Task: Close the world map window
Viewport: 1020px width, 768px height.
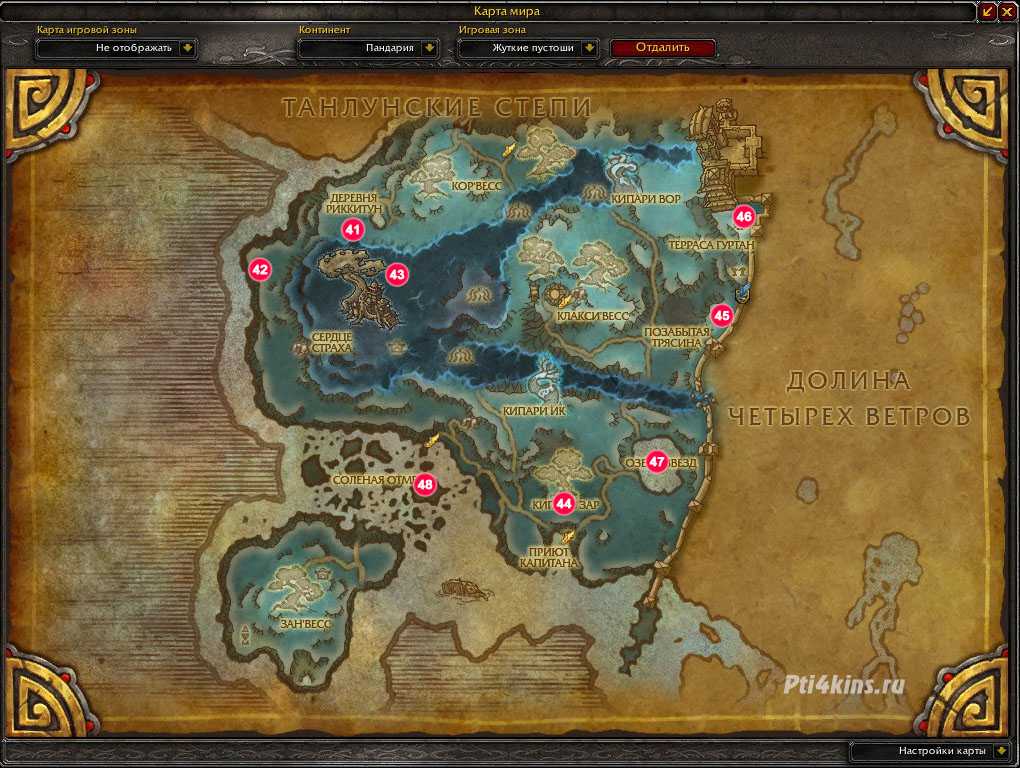Action: coord(1007,11)
